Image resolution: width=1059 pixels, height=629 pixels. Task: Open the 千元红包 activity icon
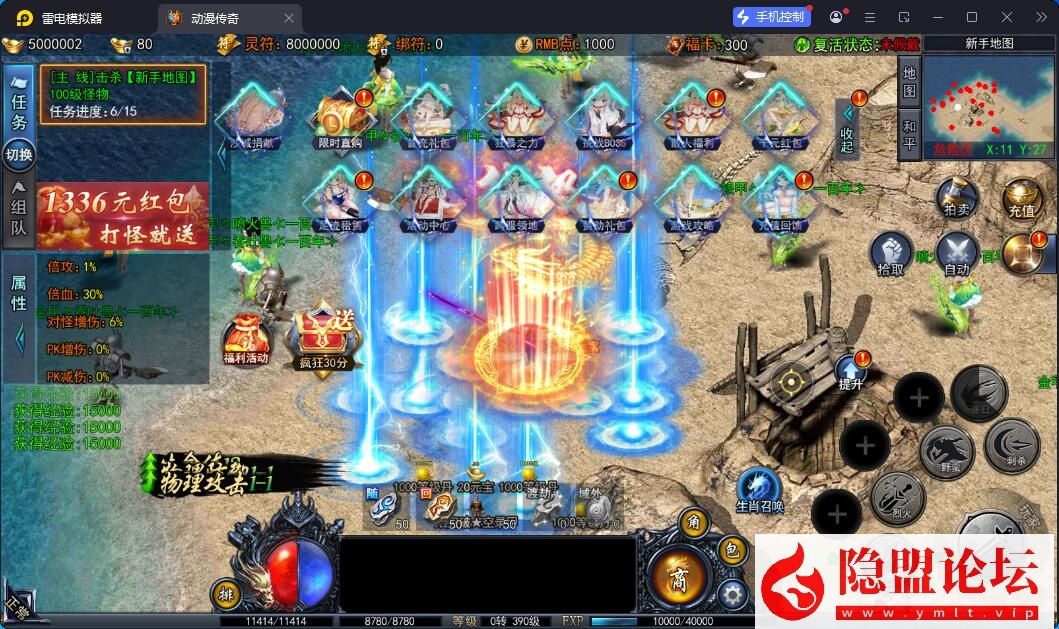tap(781, 119)
